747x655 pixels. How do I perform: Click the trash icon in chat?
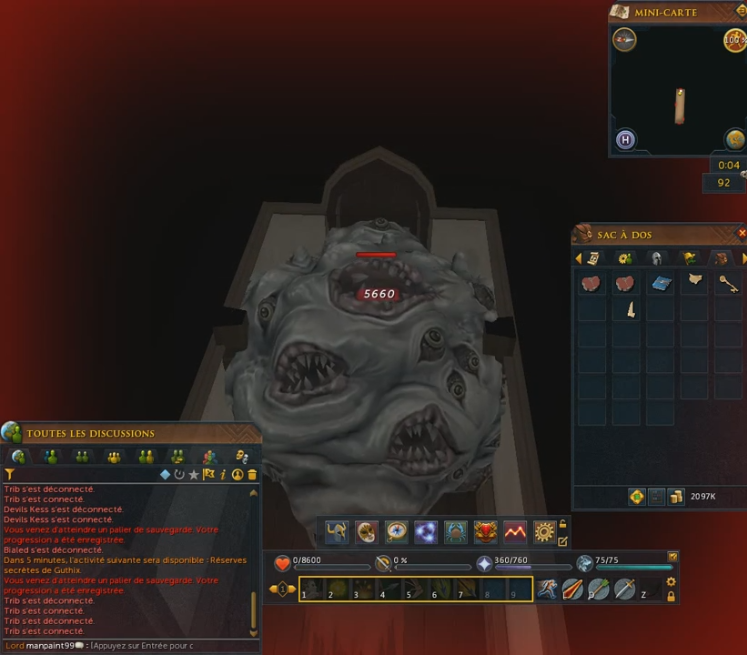pos(252,474)
